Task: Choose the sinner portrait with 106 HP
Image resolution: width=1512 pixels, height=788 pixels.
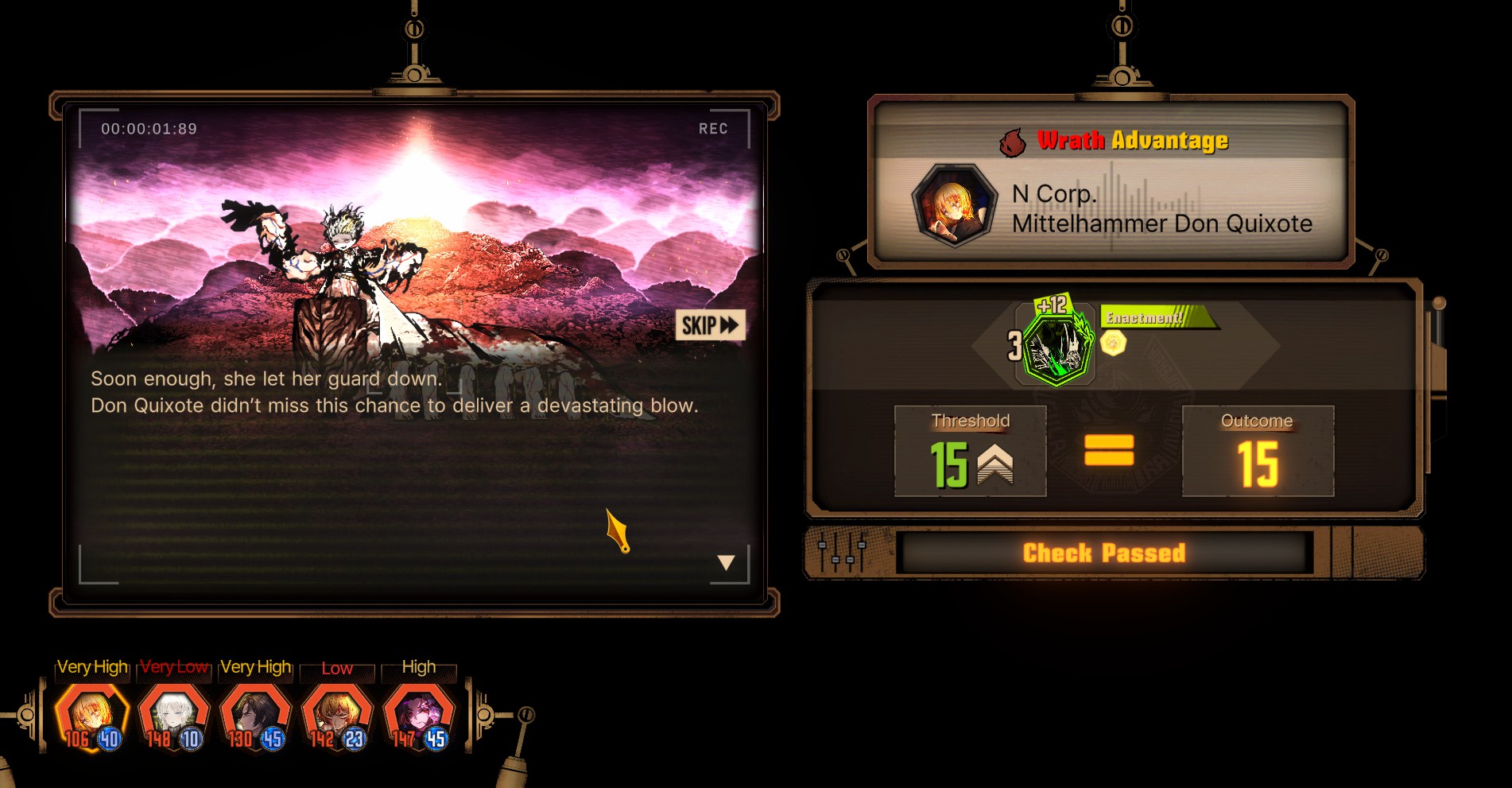Action: click(92, 714)
